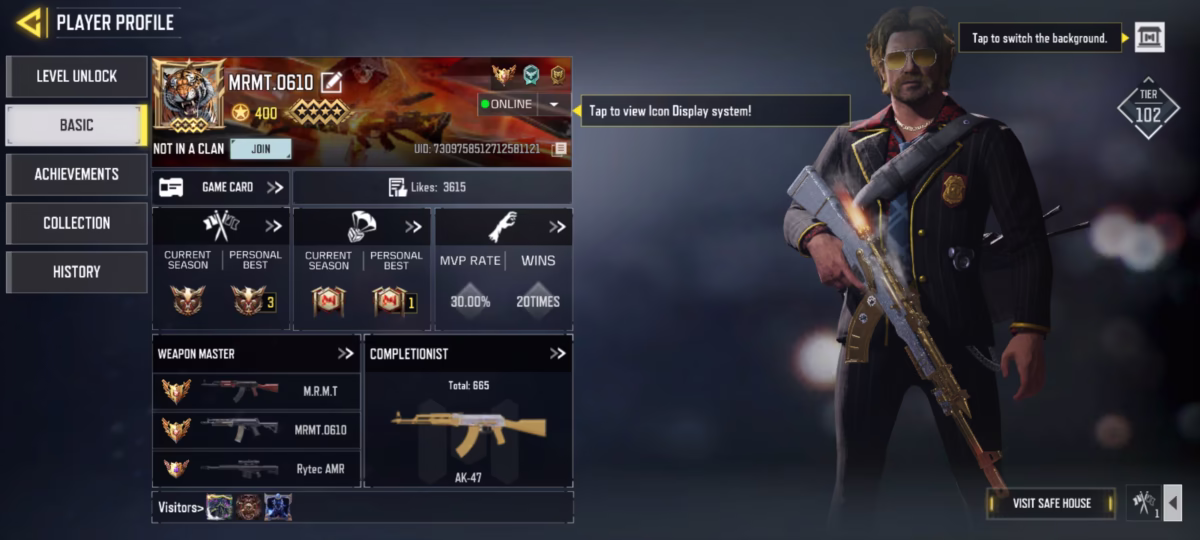The height and width of the screenshot is (540, 1200).
Task: Edit the player name MRMT.0610
Action: coord(331,83)
